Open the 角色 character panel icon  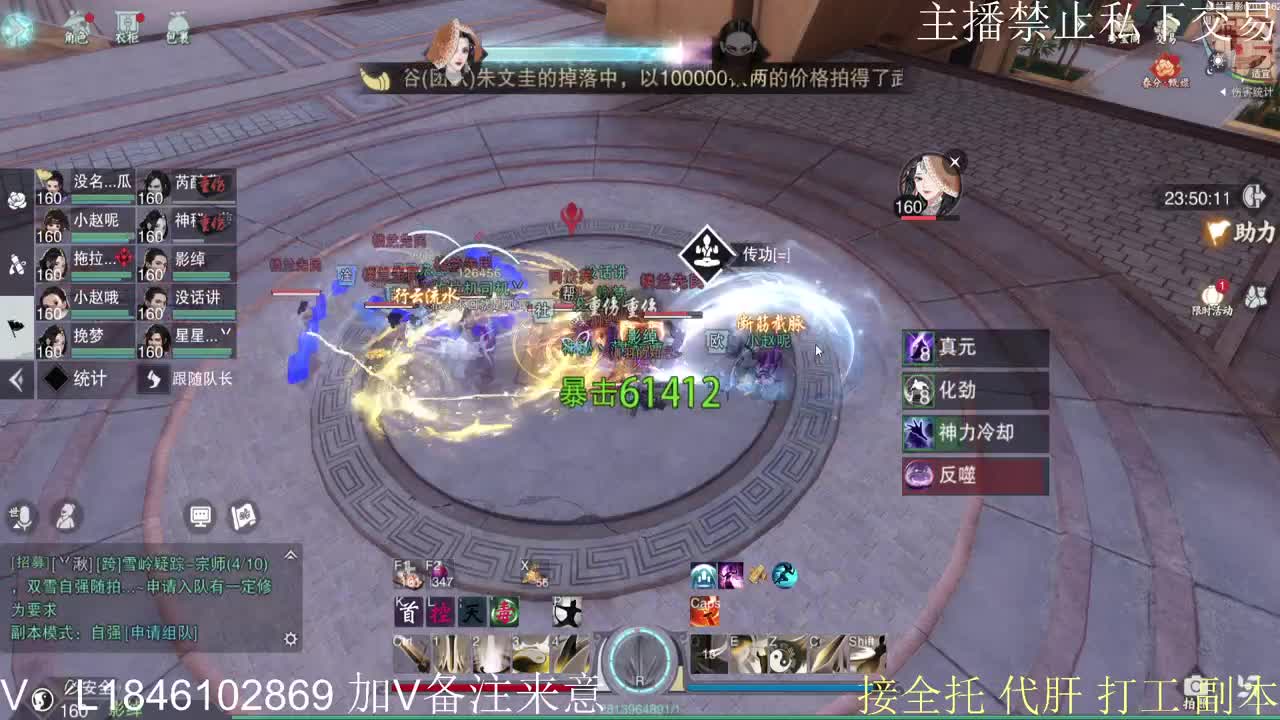pos(78,28)
